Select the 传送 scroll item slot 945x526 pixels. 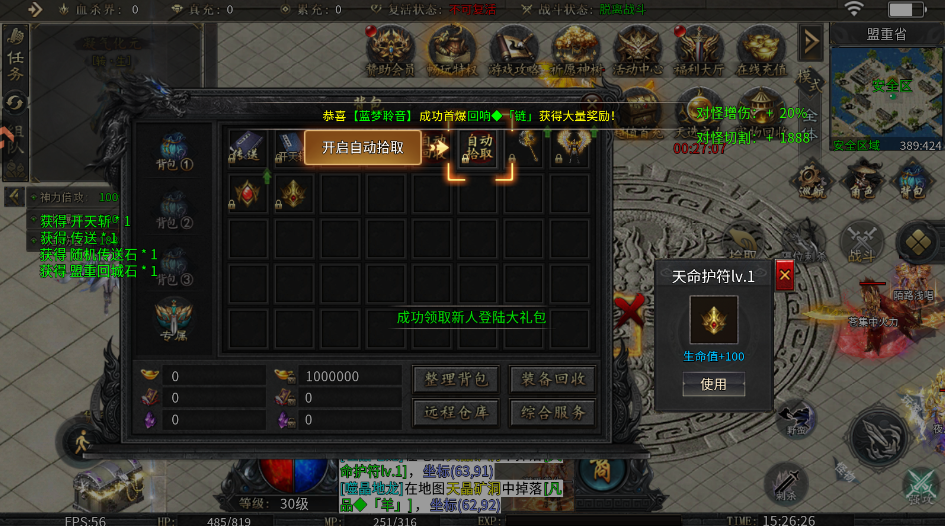point(246,147)
